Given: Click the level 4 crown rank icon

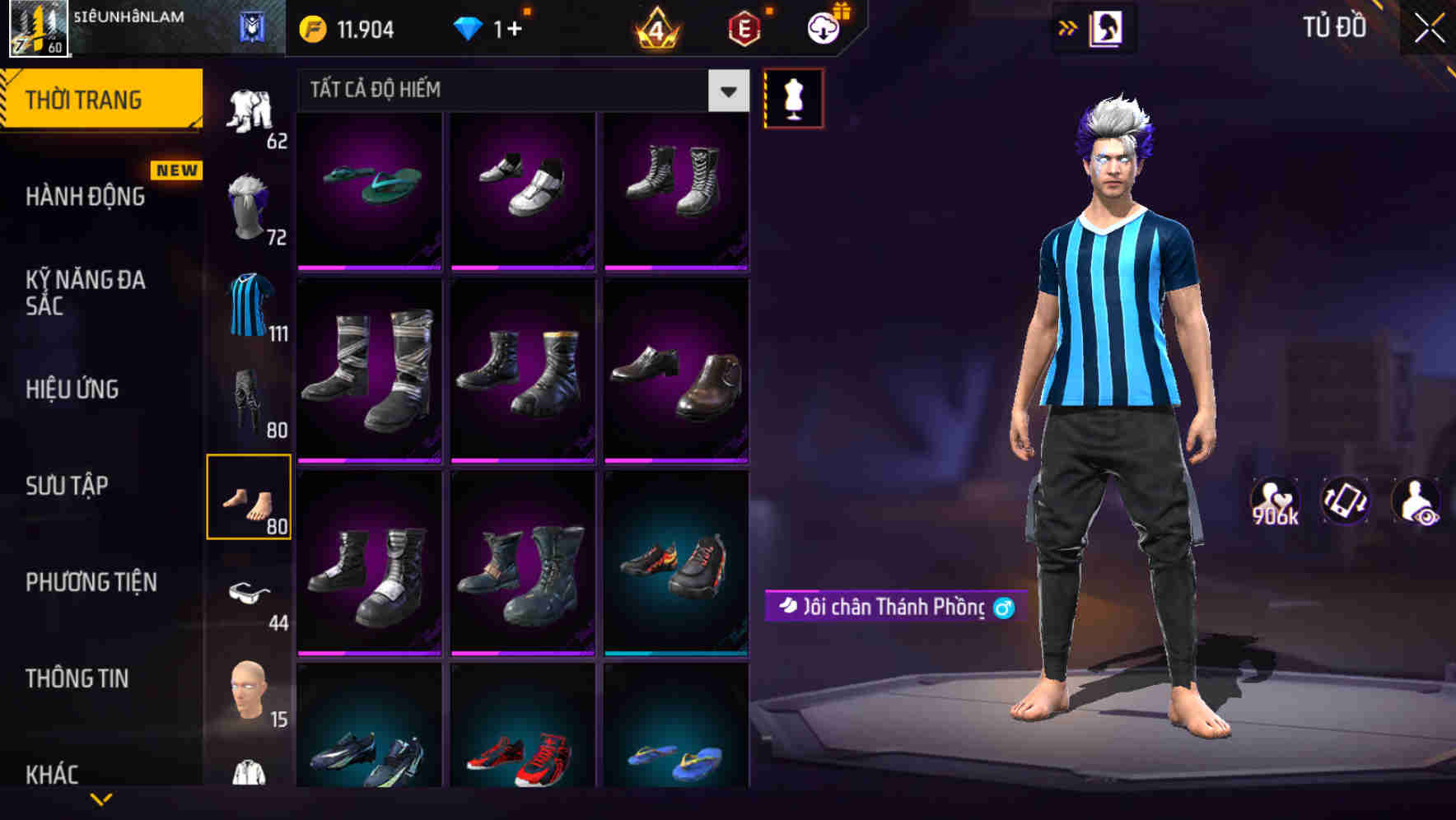Looking at the screenshot, I should pos(655,27).
